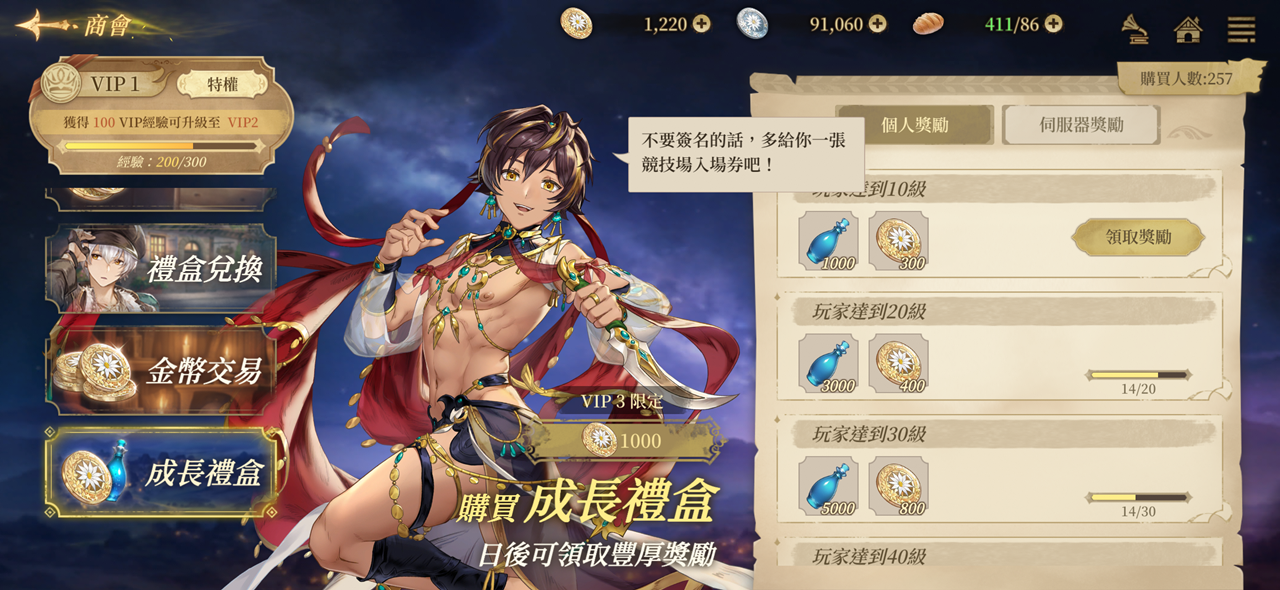
Task: Claim level 10 reward with 領取獎勵
Action: coord(1138,237)
